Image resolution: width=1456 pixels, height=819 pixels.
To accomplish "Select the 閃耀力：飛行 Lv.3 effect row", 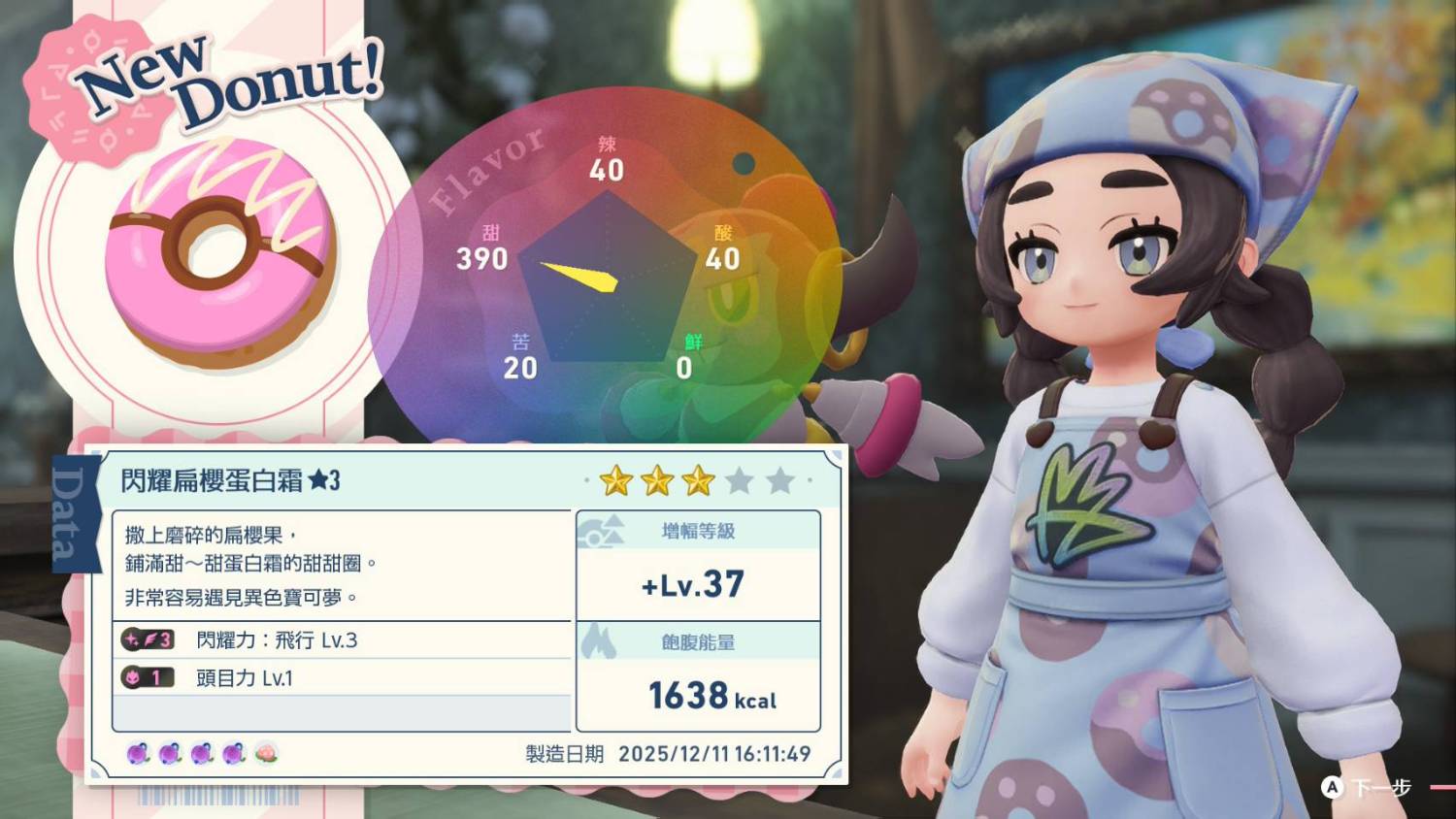I will (342, 640).
